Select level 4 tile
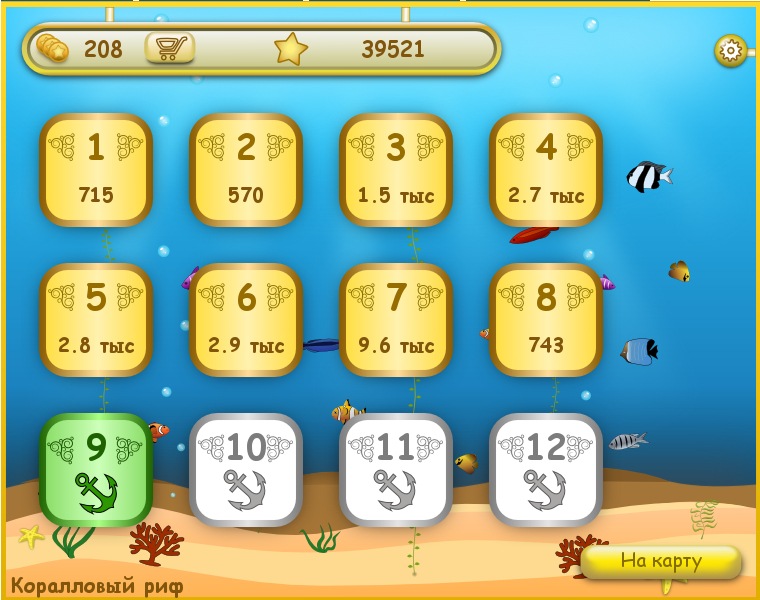 click(546, 170)
